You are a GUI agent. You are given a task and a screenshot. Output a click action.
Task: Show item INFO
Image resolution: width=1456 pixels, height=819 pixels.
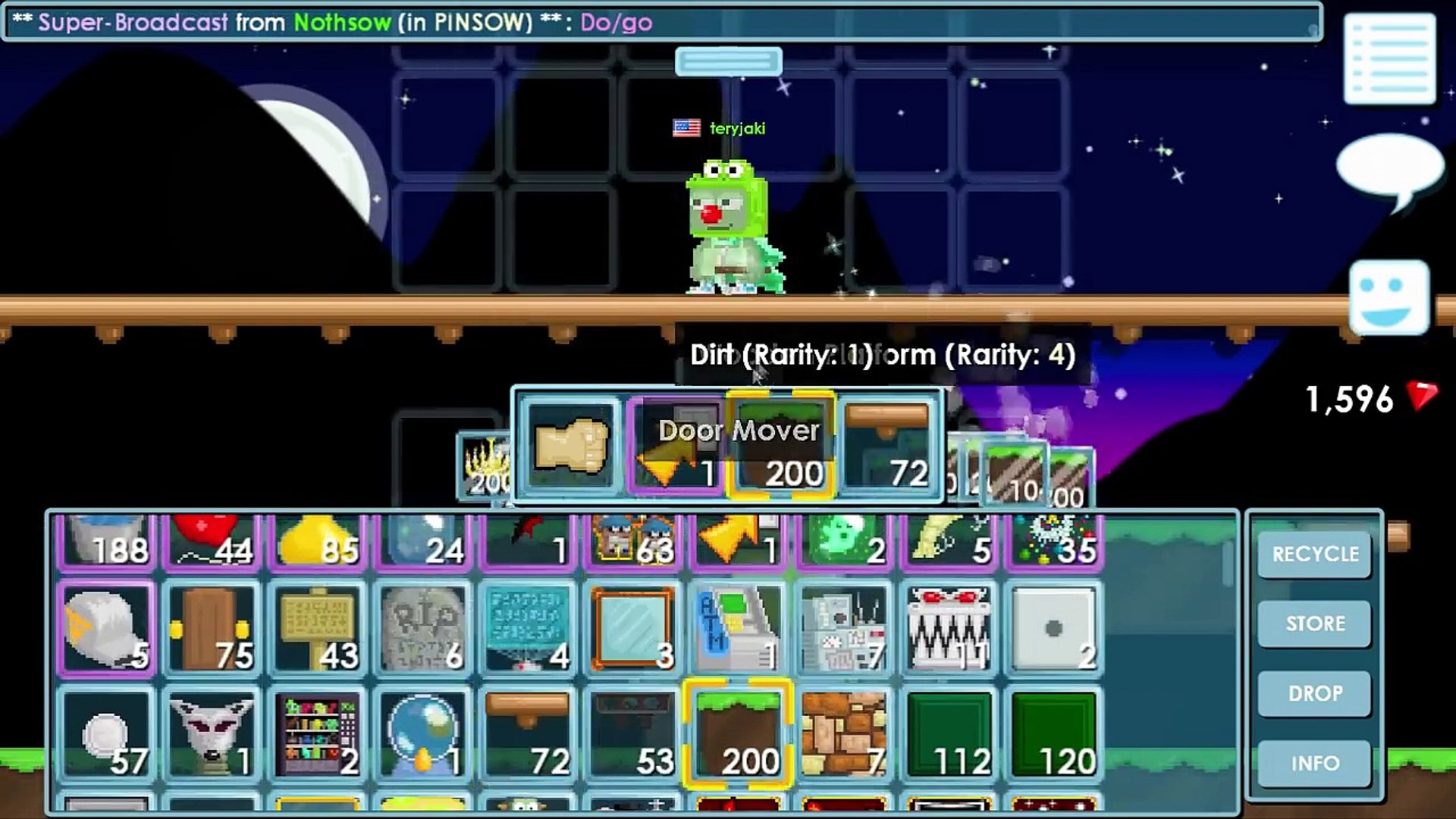(1315, 764)
